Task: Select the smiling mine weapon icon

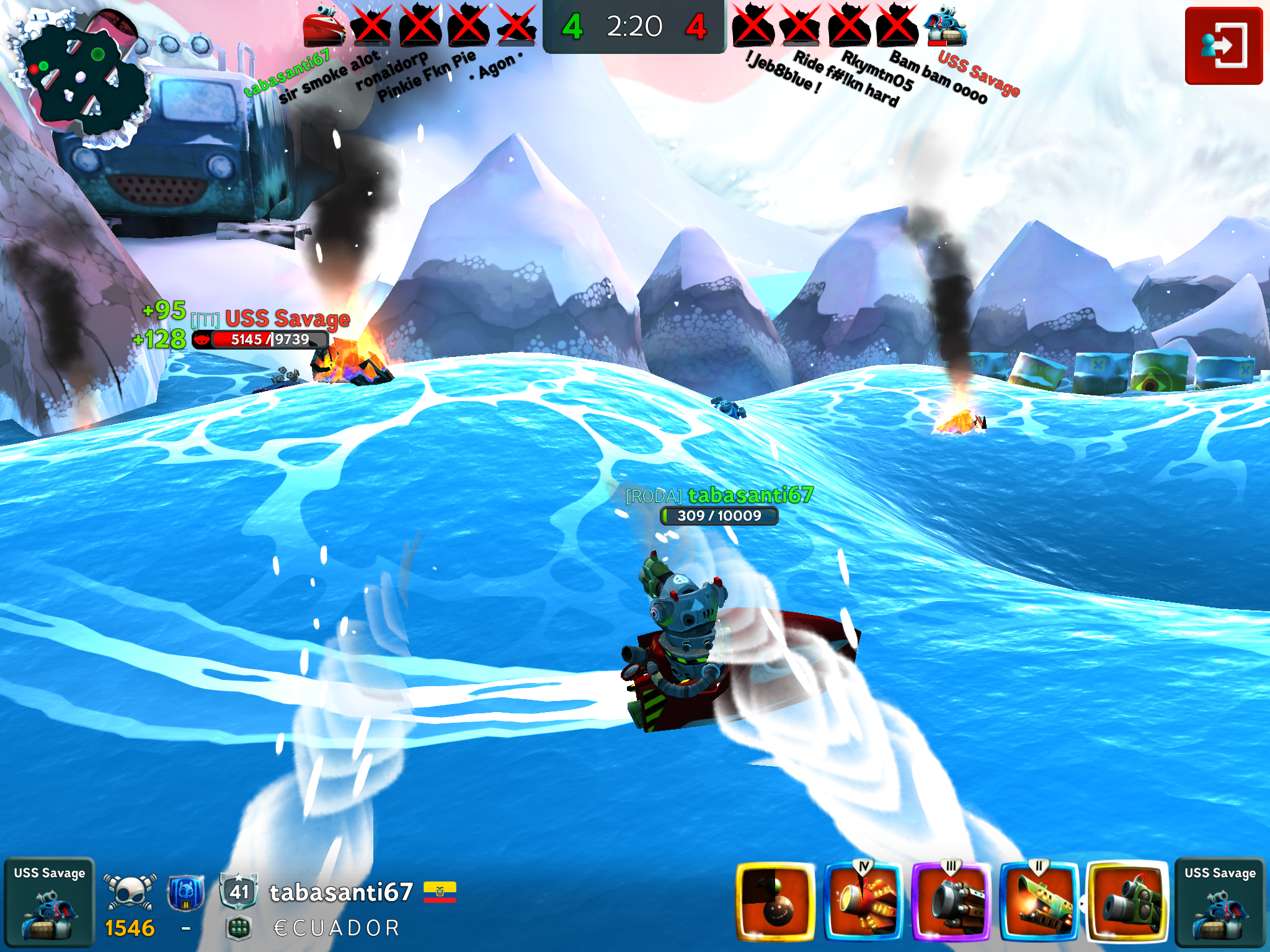Action: coord(775,901)
